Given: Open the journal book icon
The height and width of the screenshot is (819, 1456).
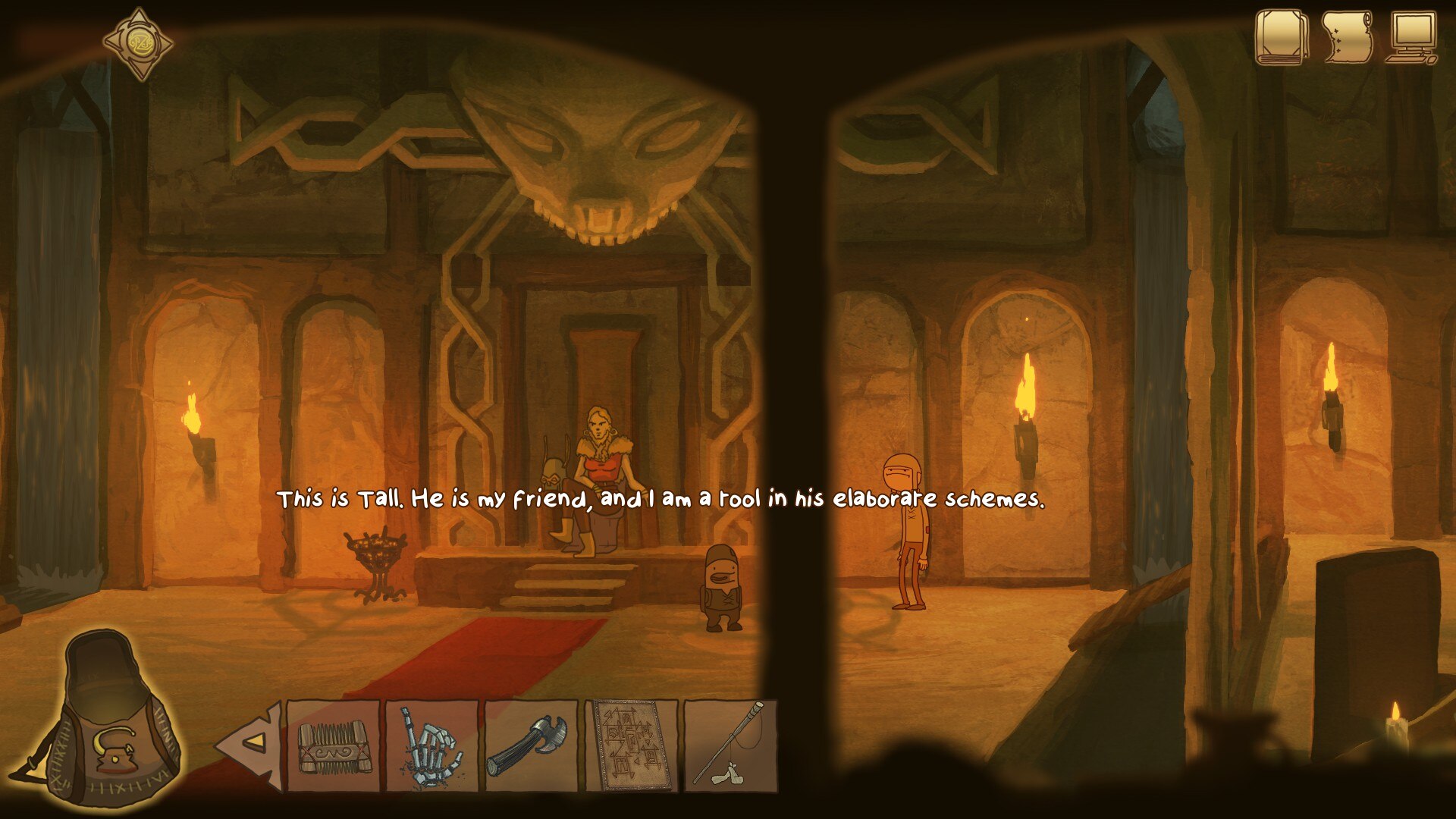Looking at the screenshot, I should (1281, 36).
